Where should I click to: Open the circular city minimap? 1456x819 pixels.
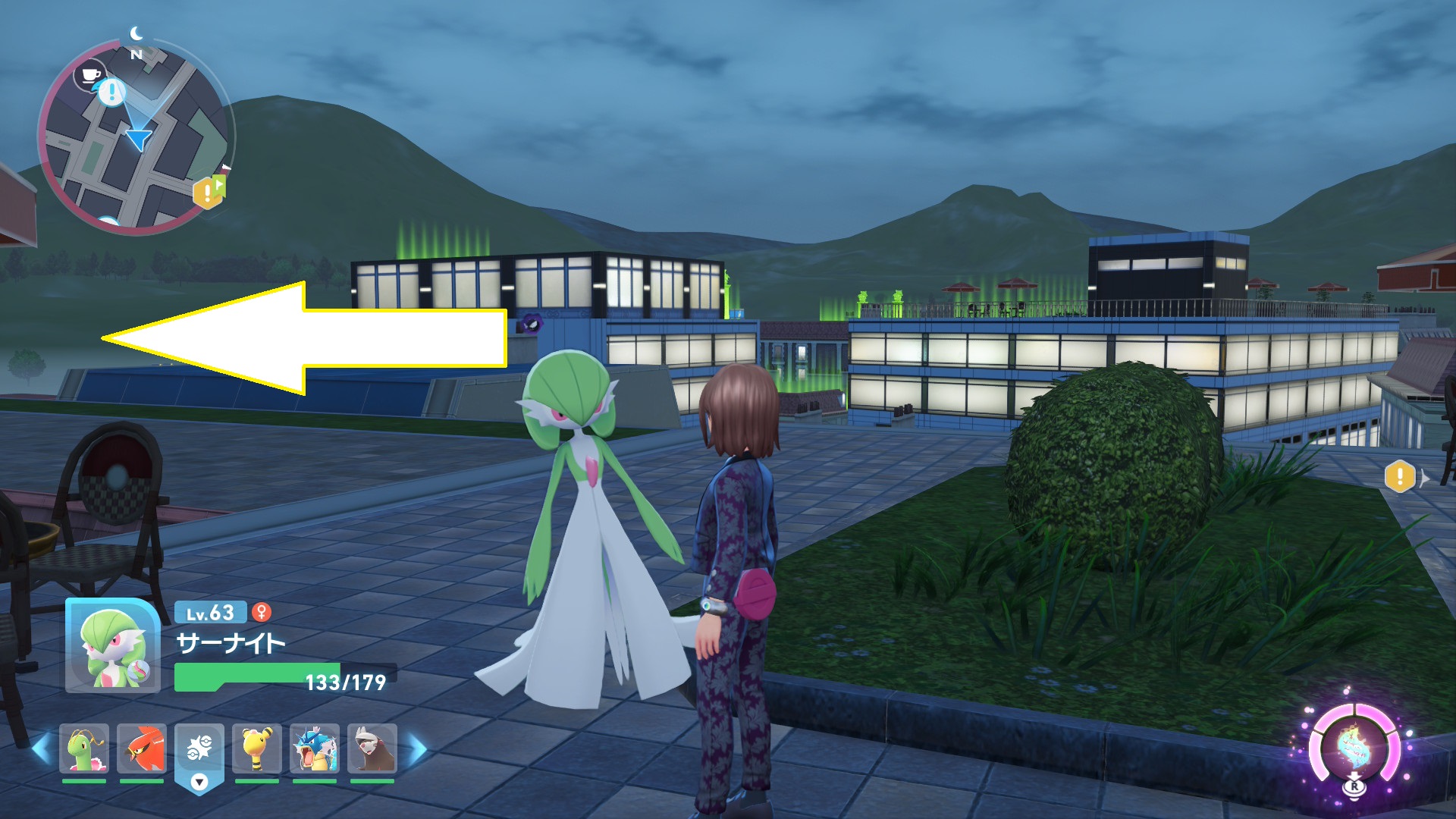[135, 136]
